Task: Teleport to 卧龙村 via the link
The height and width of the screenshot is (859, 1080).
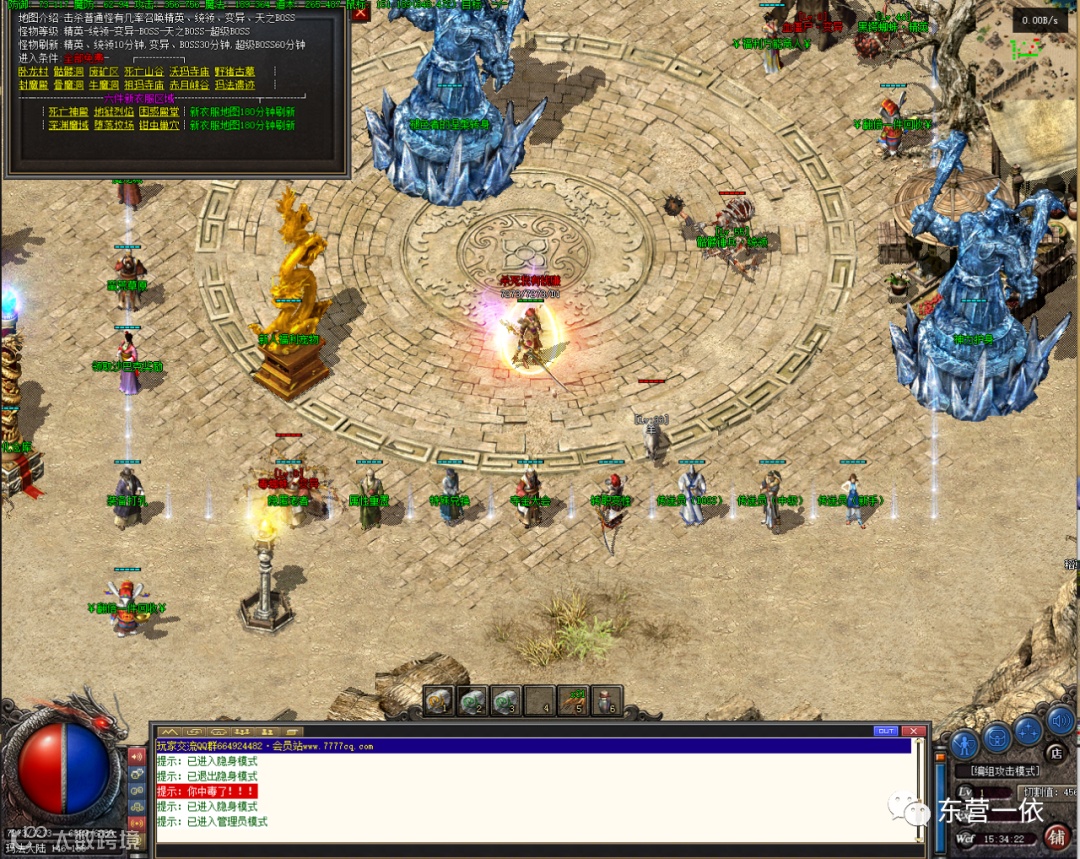Action: click(33, 72)
